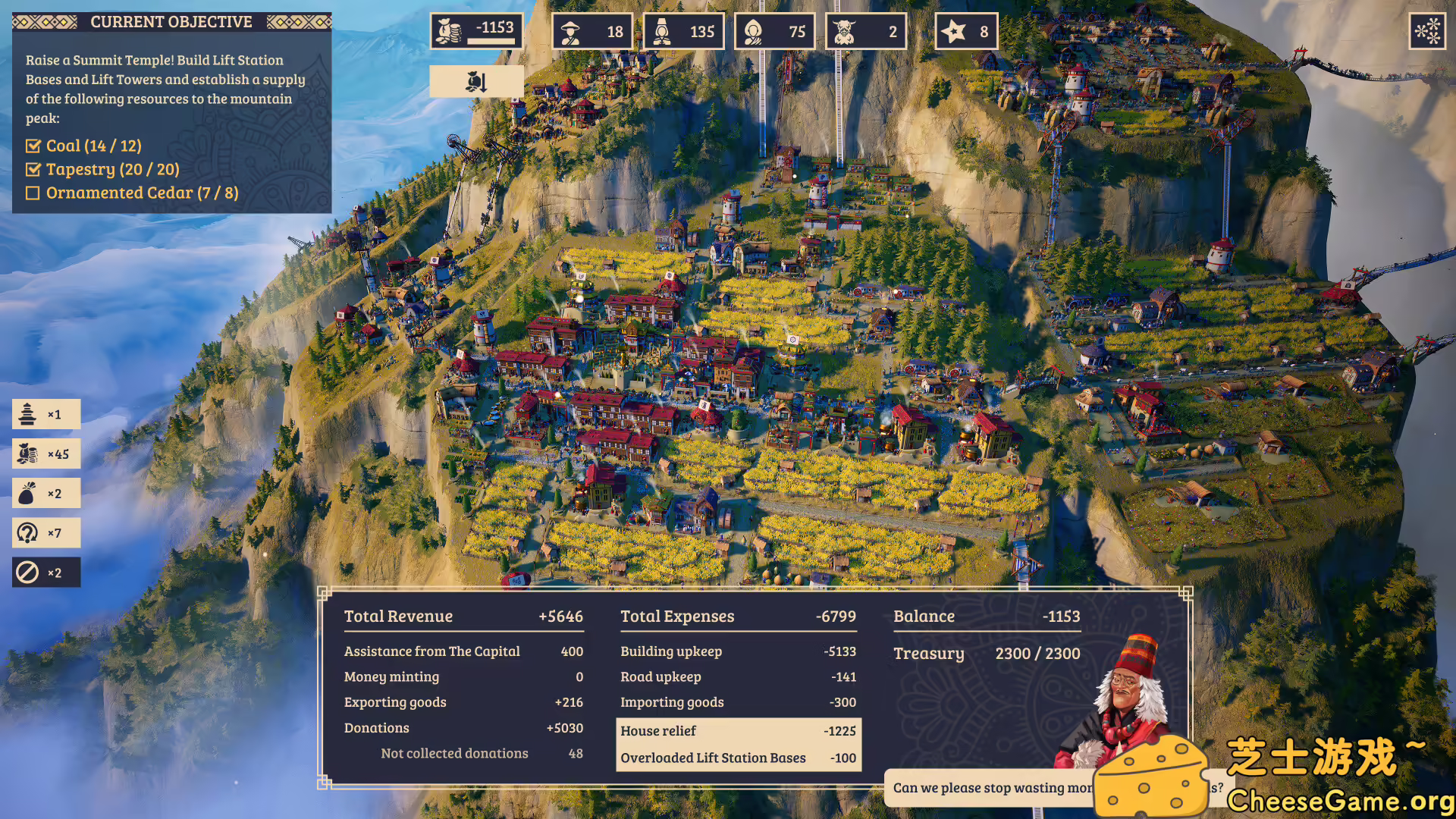Click the prohibition alert showing ×2
The image size is (1456, 819).
click(x=46, y=572)
